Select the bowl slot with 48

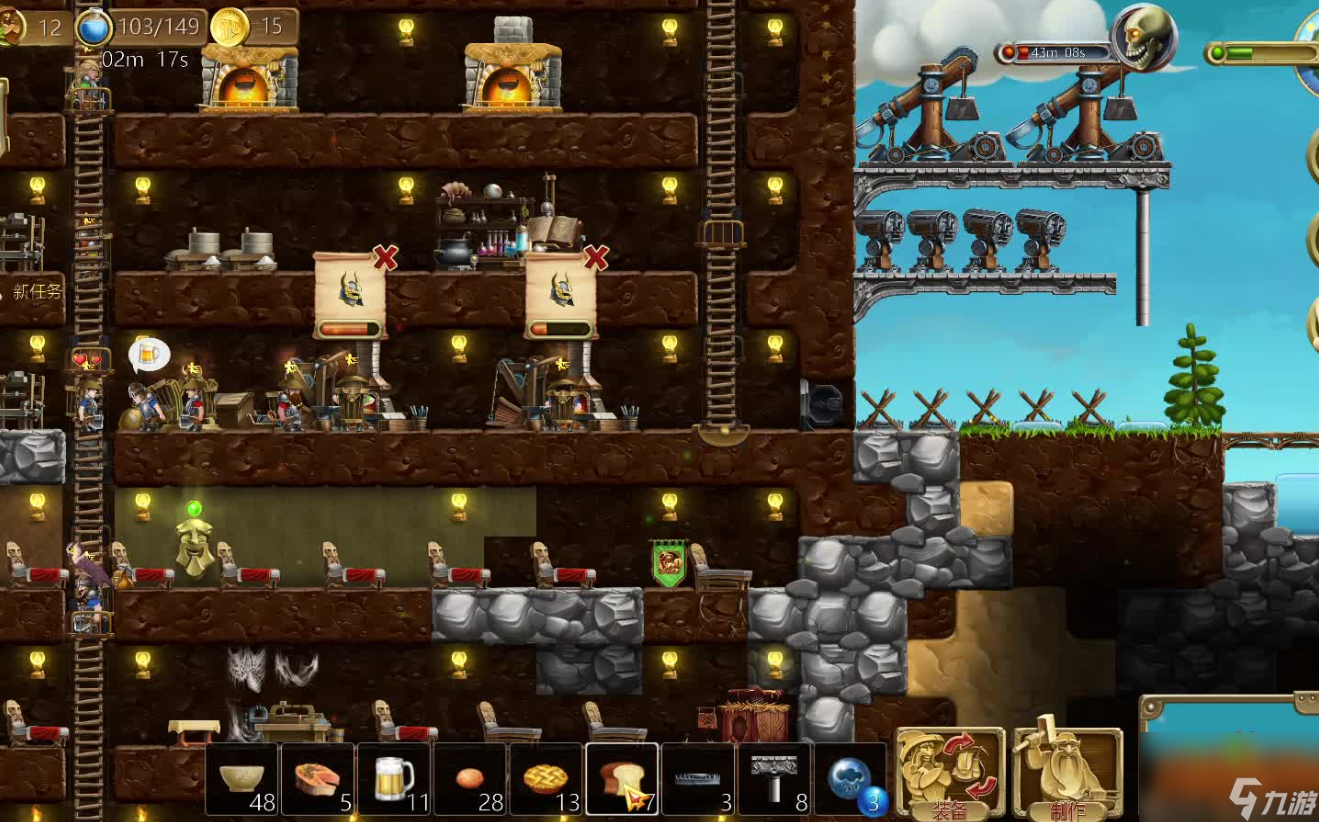pos(242,779)
